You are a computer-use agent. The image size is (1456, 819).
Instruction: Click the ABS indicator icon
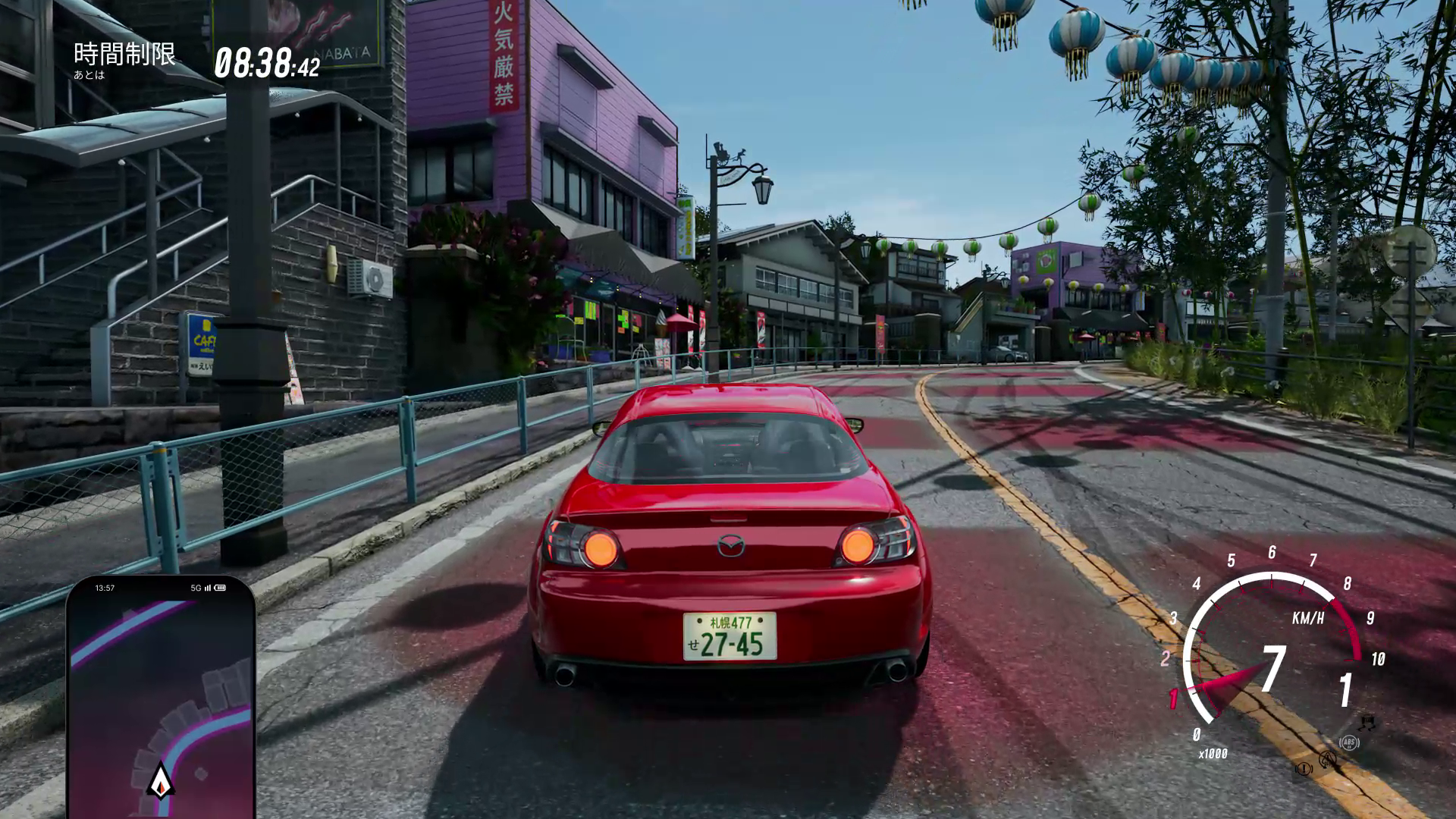tap(1350, 742)
